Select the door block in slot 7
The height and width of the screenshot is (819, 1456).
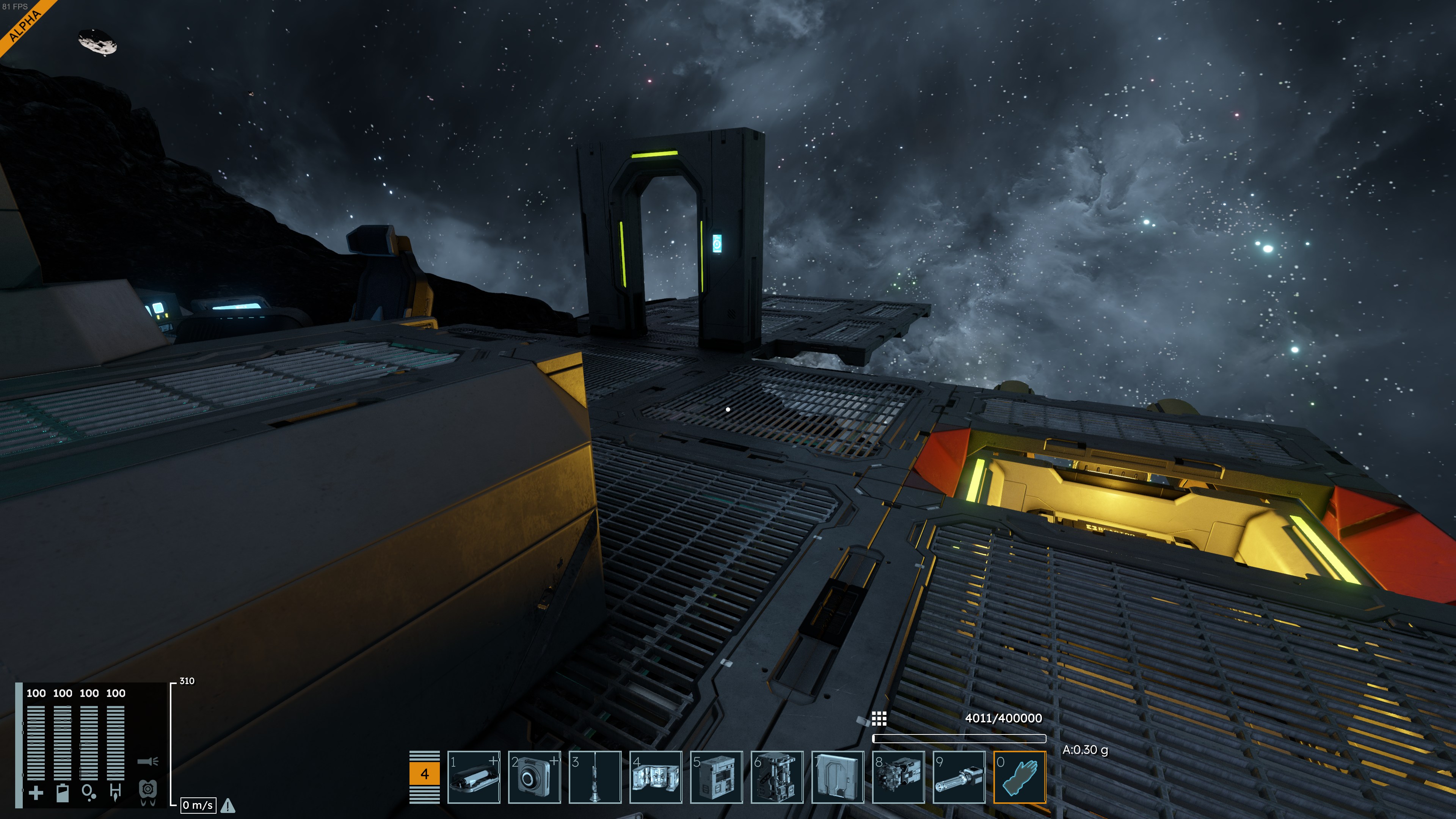(838, 777)
